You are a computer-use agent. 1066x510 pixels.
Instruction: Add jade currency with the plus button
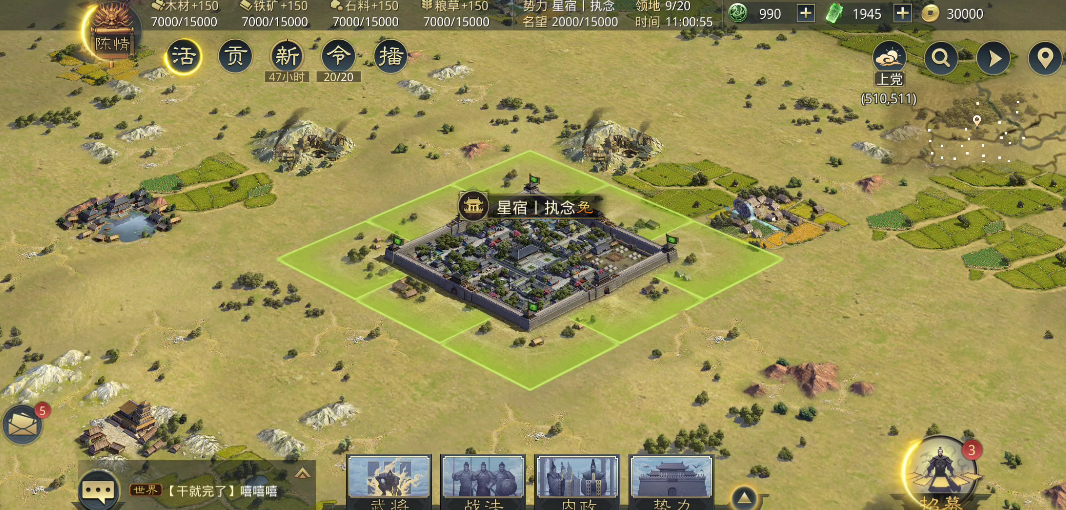[805, 13]
